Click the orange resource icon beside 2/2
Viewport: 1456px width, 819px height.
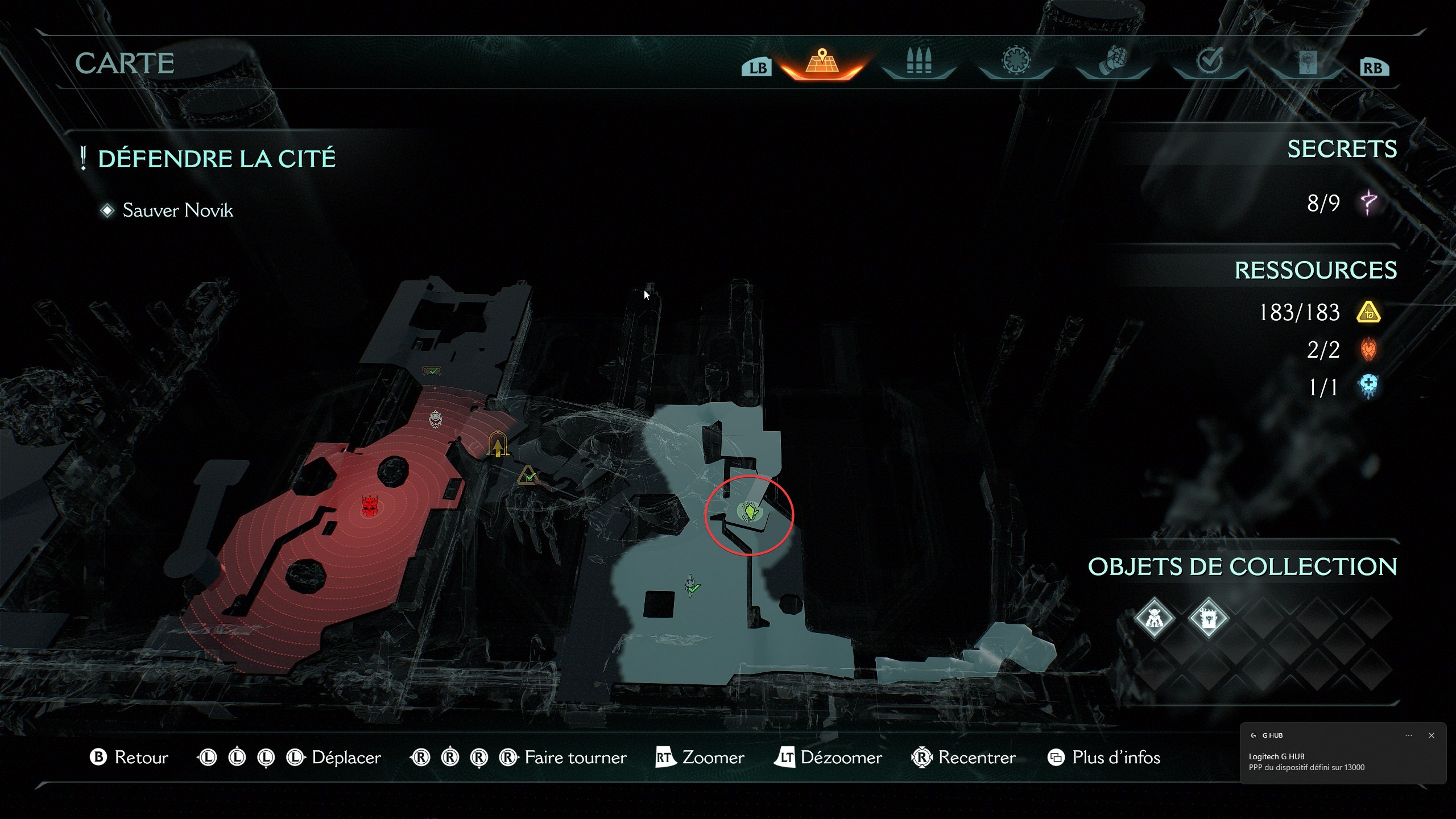tap(1369, 350)
